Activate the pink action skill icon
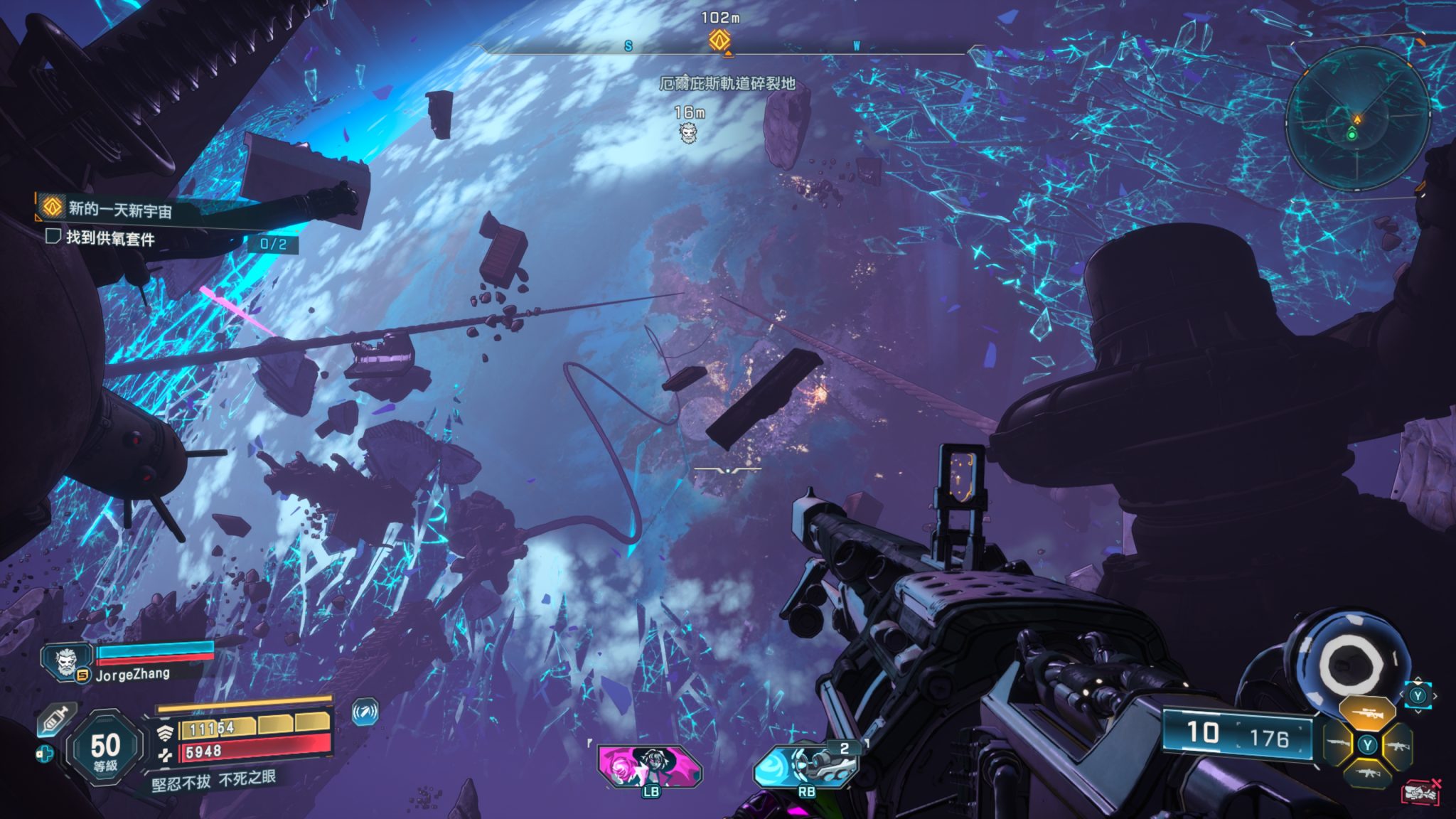 click(649, 766)
